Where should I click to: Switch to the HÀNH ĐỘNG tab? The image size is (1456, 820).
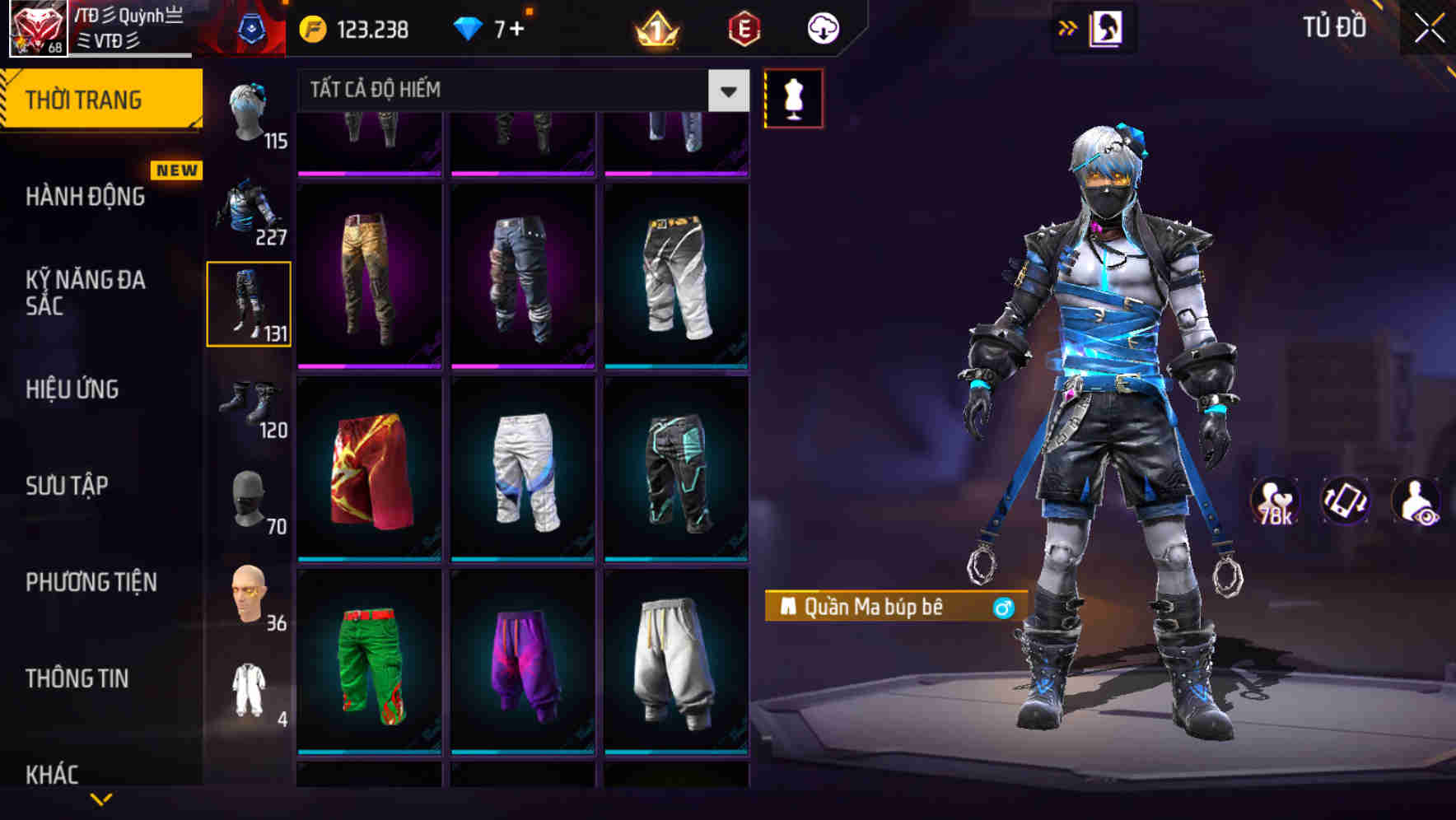(x=86, y=197)
